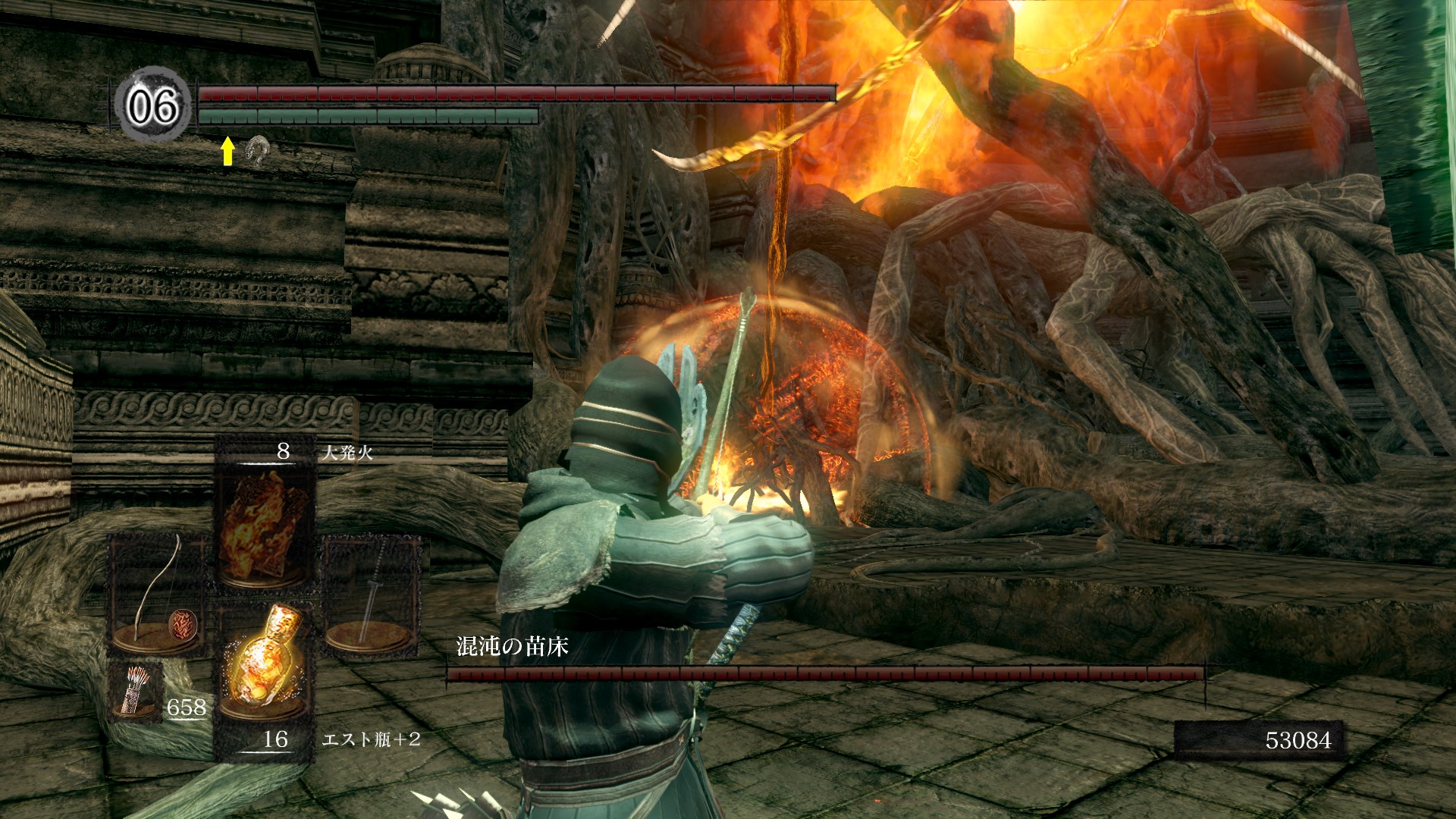Viewport: 1456px width, 819px height.
Task: Click the left-hand bow weapon slot
Action: tap(158, 595)
